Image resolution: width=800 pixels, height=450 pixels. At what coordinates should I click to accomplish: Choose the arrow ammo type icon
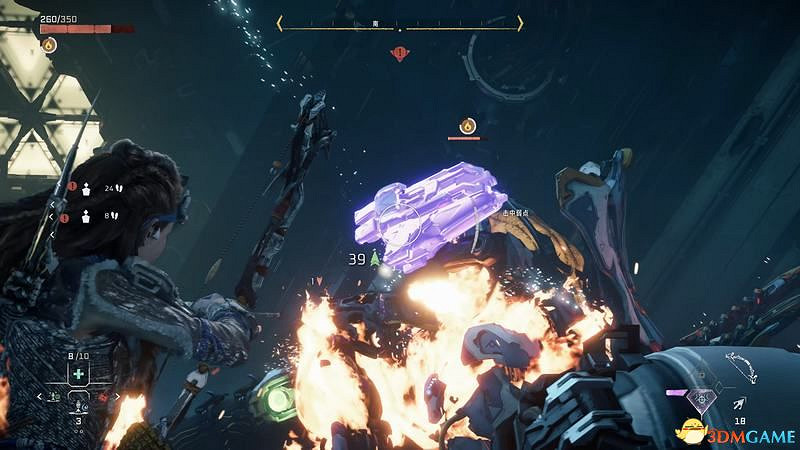(738, 404)
